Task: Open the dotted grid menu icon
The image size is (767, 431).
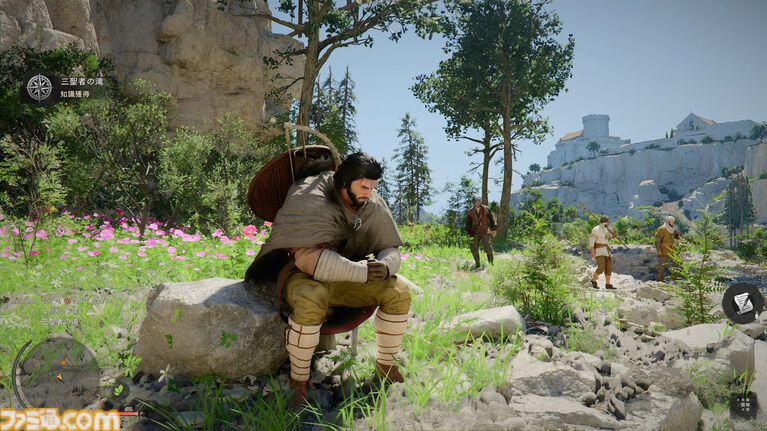Action: [743, 404]
